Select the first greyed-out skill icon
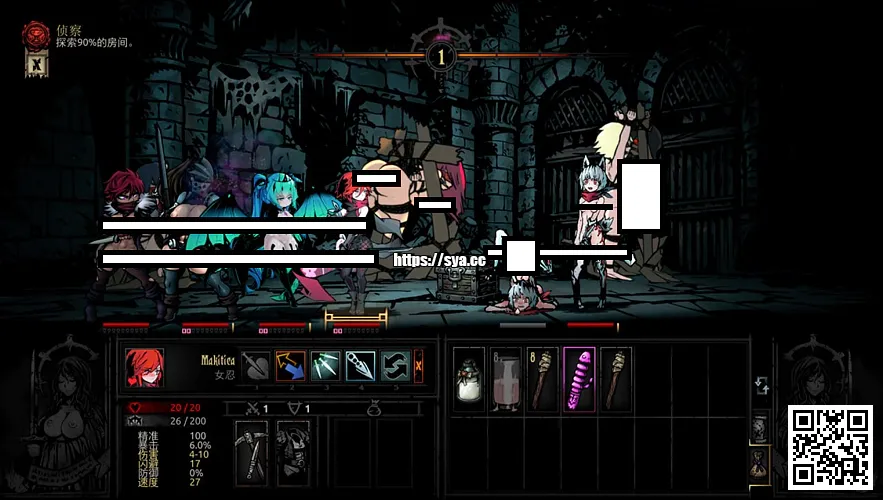Screen dimensions: 883x500 257,367
